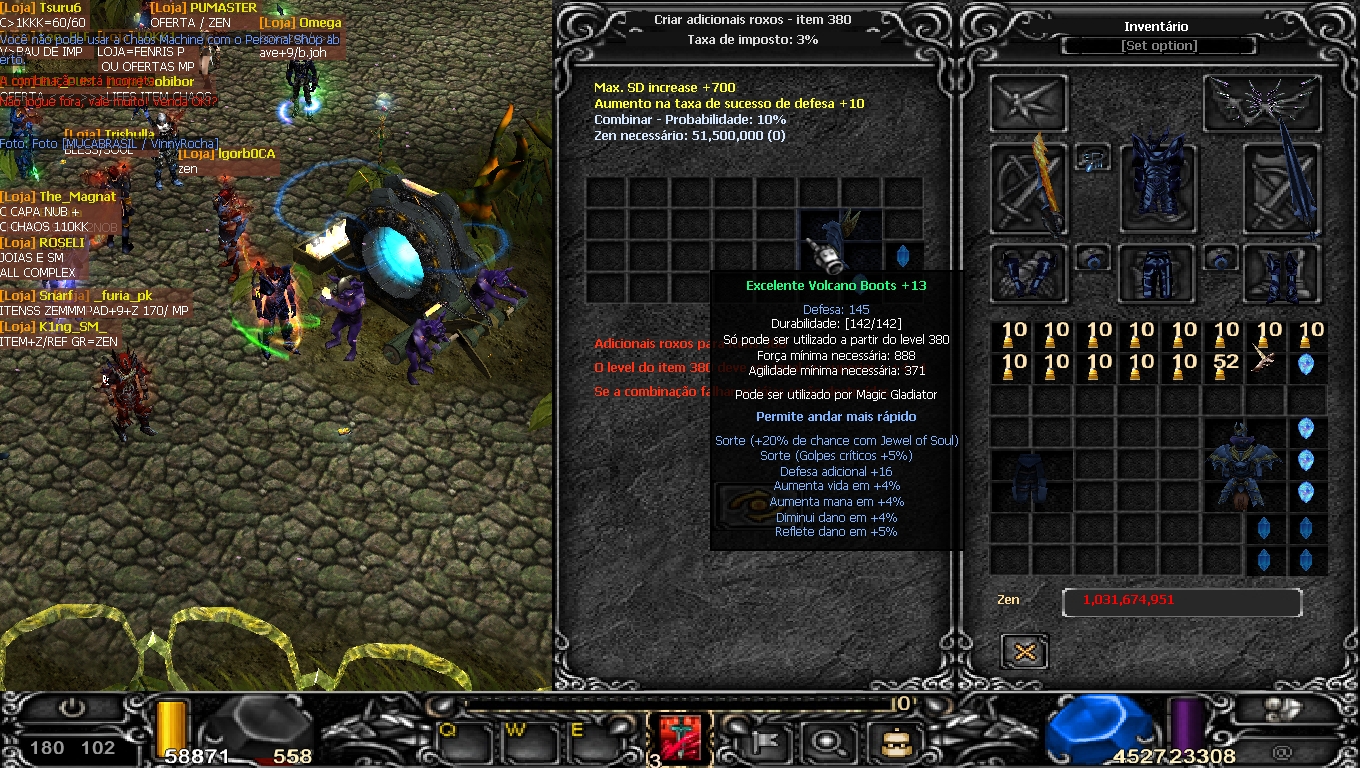Select the pendant slot beside the armor

point(1094,158)
